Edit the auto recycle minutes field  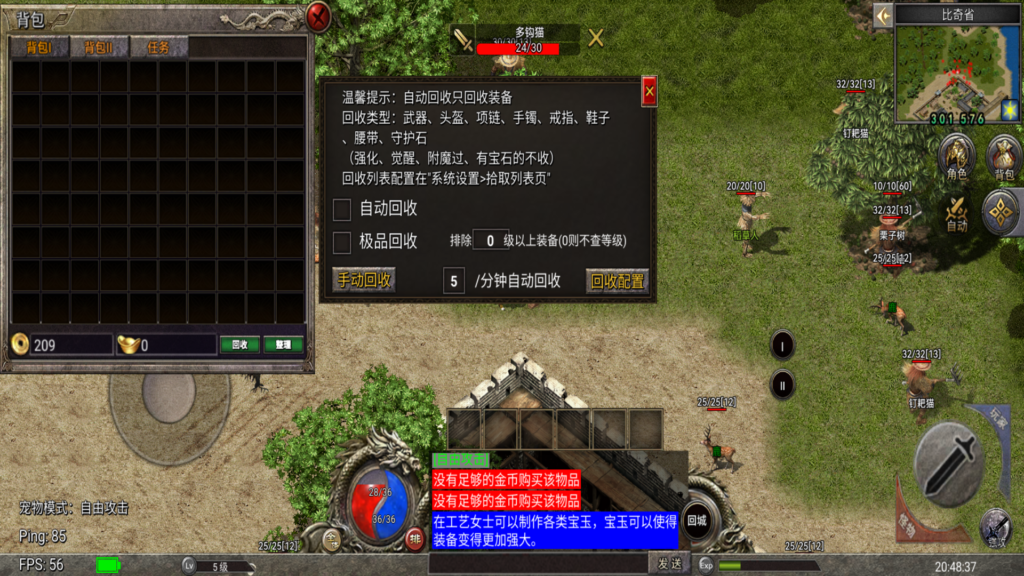(x=454, y=281)
